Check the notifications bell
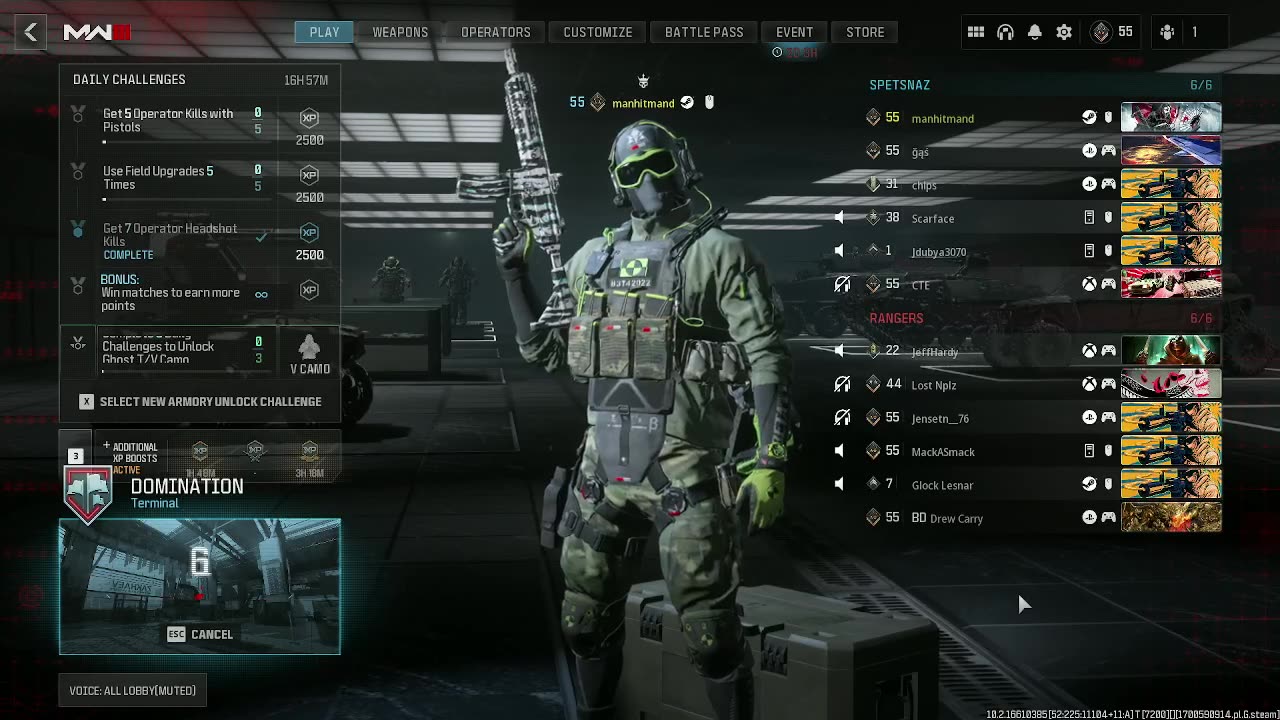This screenshot has height=720, width=1280. coord(1035,32)
